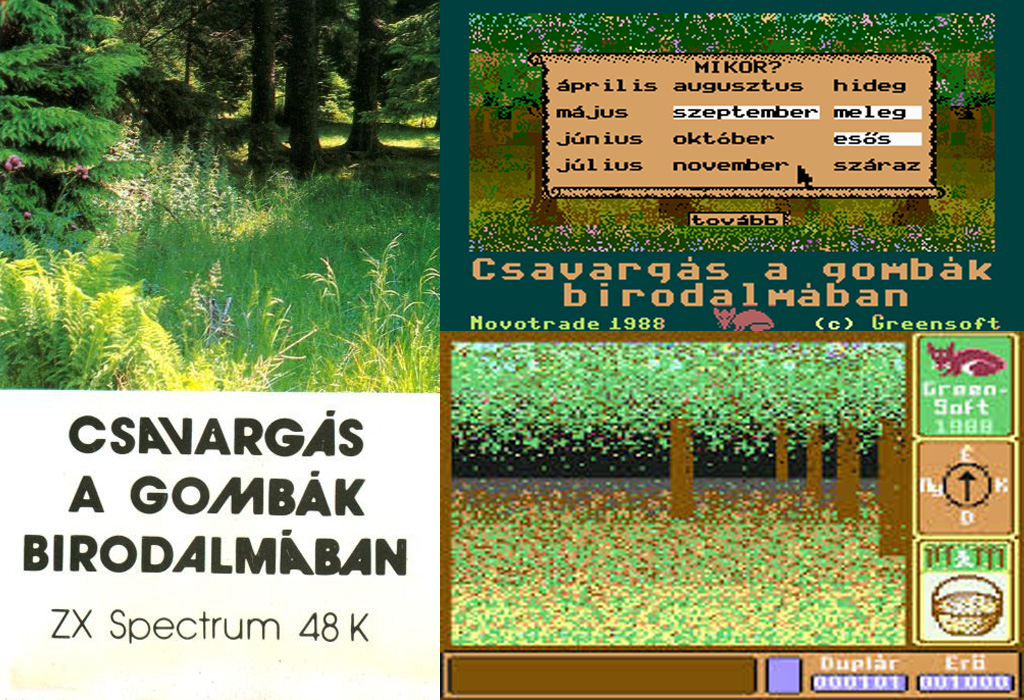Choose the hideg weather option
Viewport: 1024px width, 700px height.
[x=870, y=86]
